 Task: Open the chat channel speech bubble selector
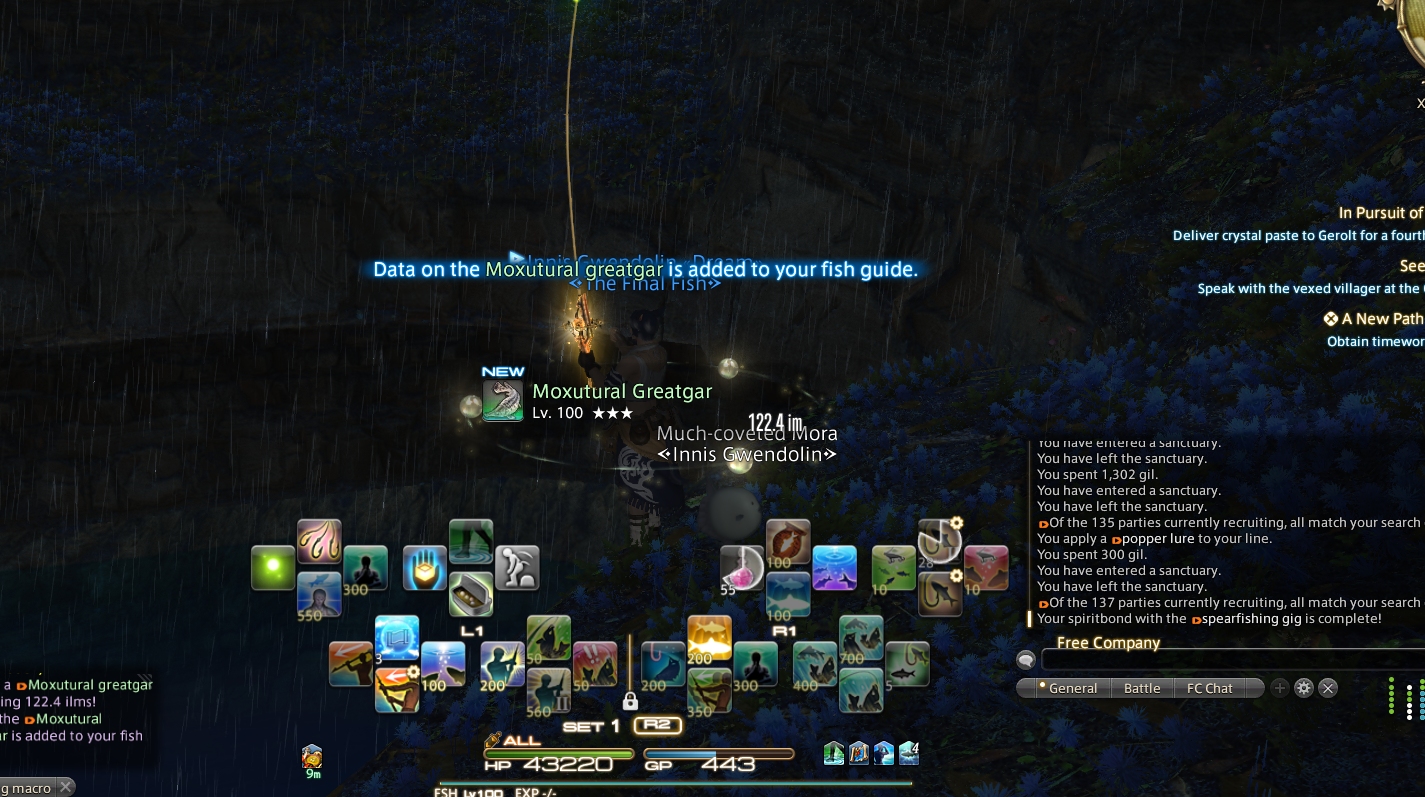point(1025,660)
